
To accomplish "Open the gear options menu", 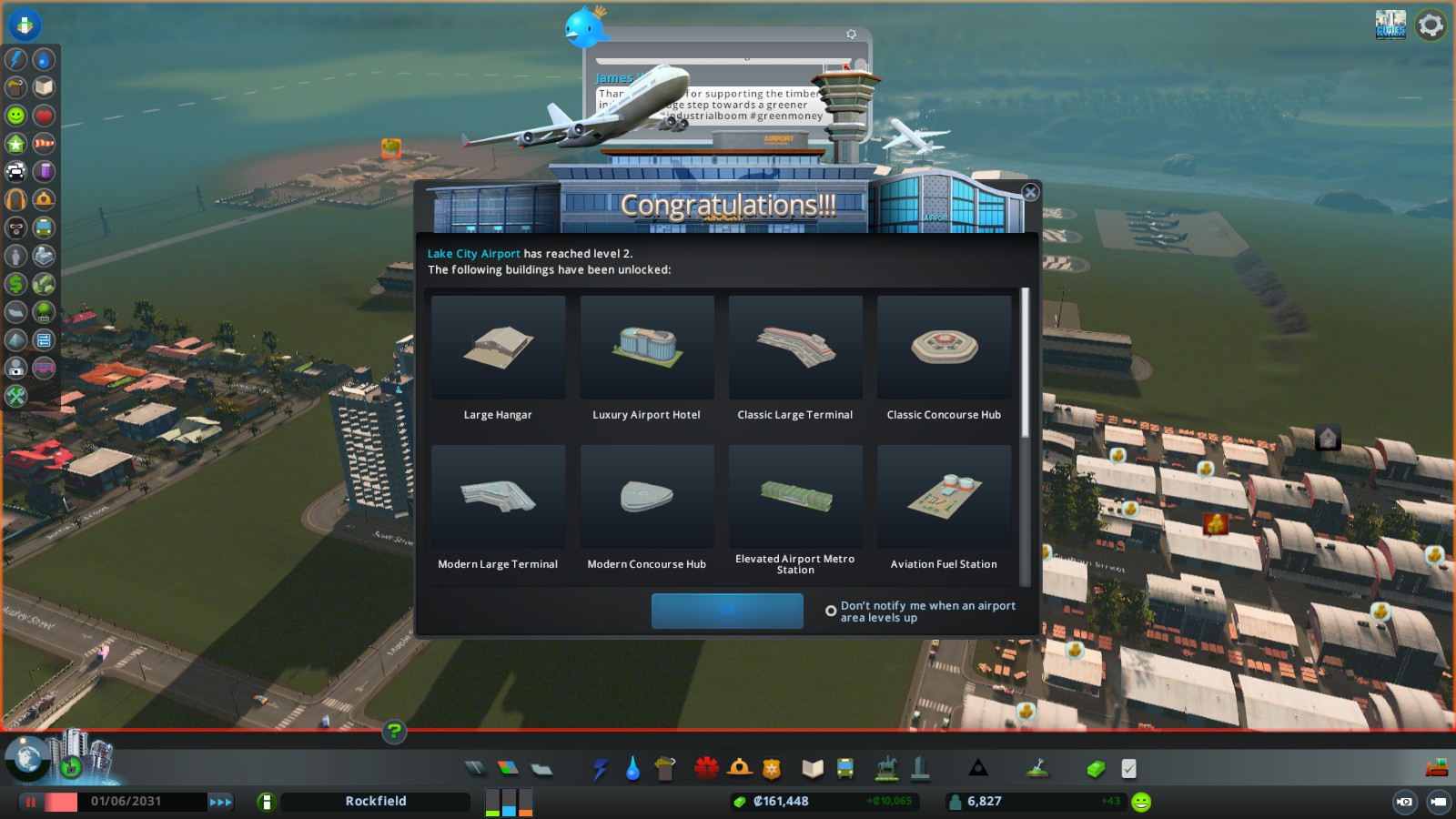I will tap(1431, 25).
